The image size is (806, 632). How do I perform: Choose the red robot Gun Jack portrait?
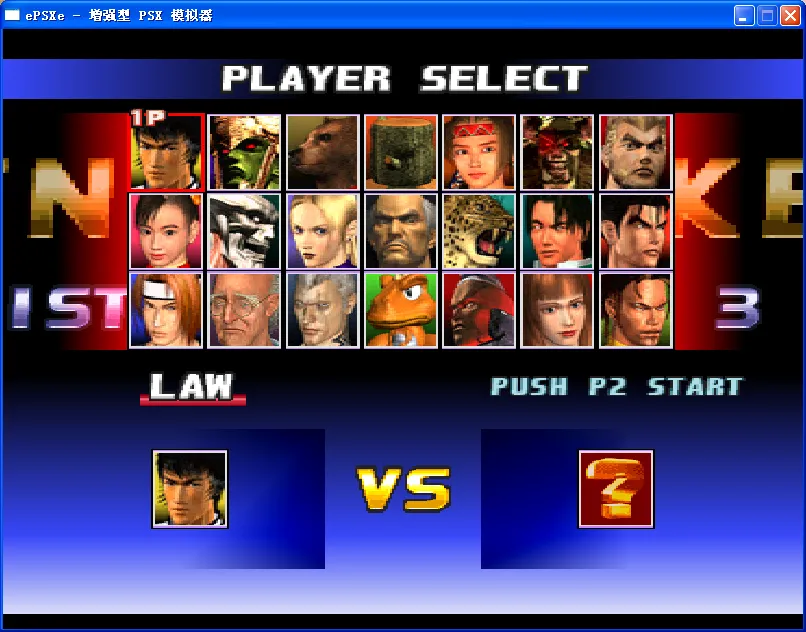478,310
